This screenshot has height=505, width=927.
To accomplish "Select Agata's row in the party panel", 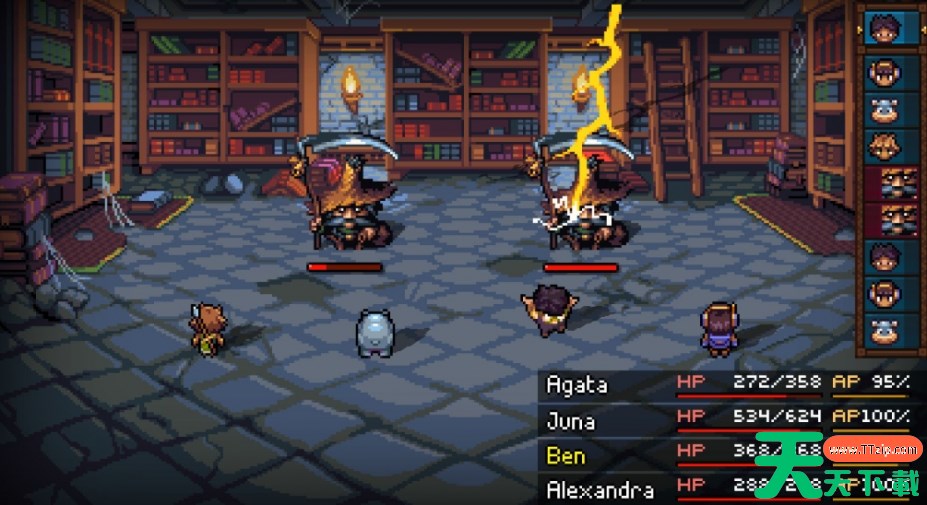I will [577, 383].
